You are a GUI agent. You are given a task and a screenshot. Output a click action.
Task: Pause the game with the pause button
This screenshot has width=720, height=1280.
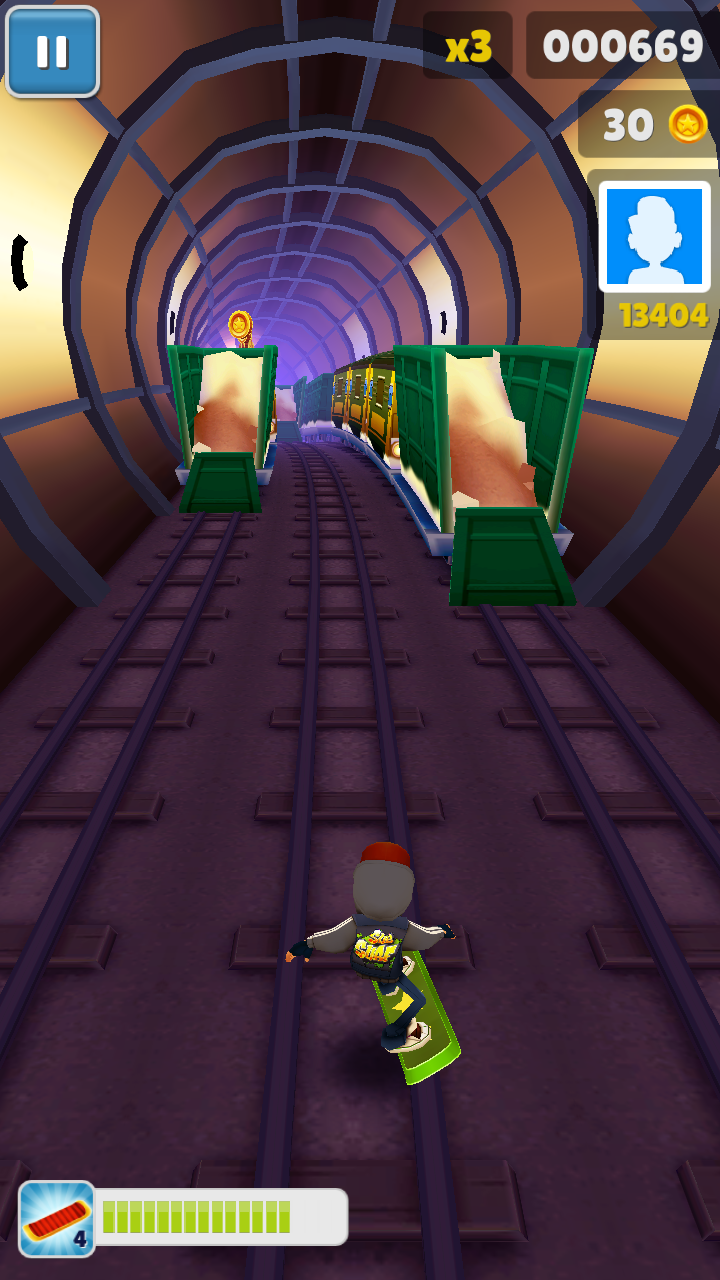coord(52,52)
